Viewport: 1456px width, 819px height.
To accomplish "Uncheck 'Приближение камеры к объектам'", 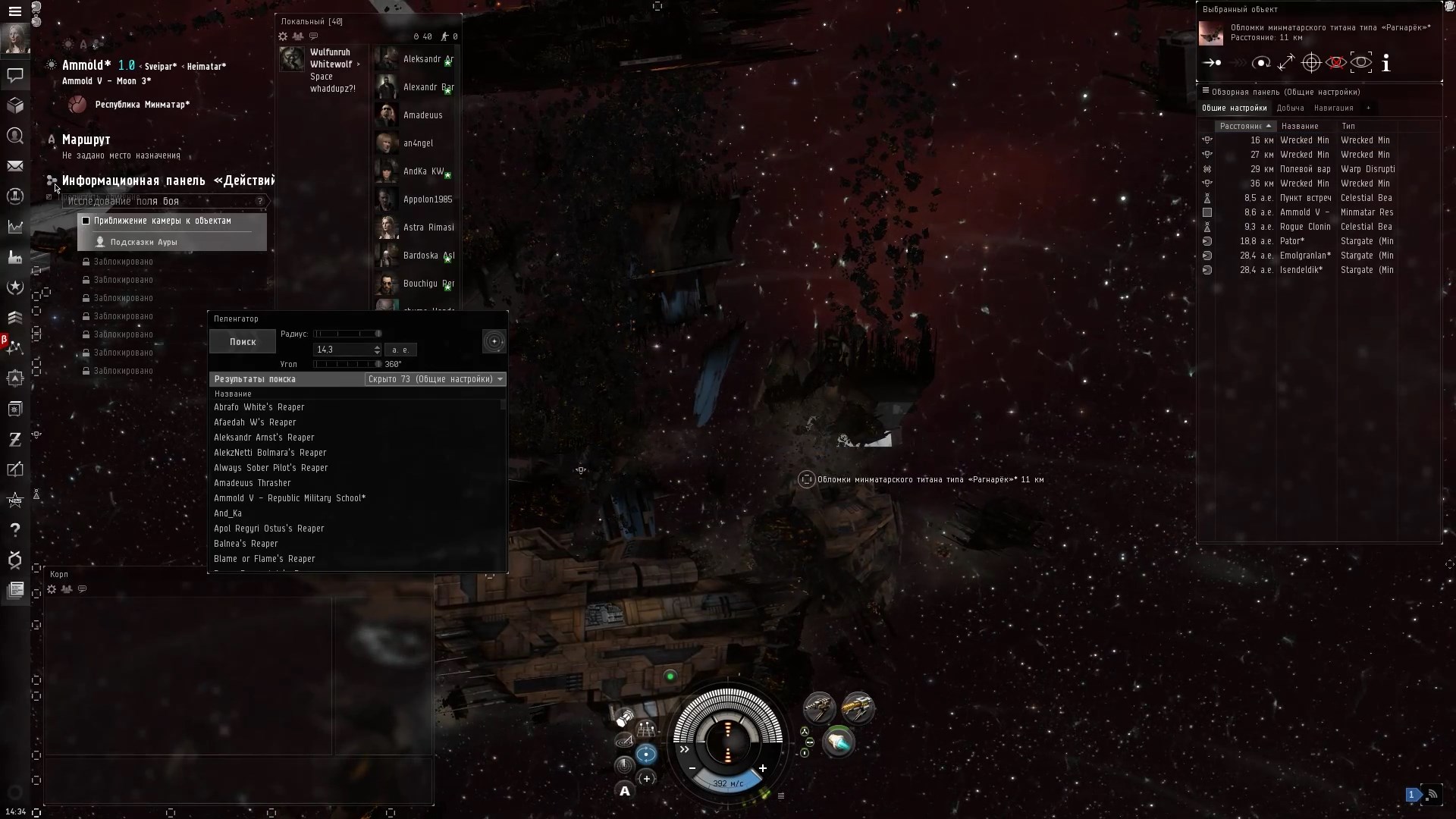I will (86, 221).
